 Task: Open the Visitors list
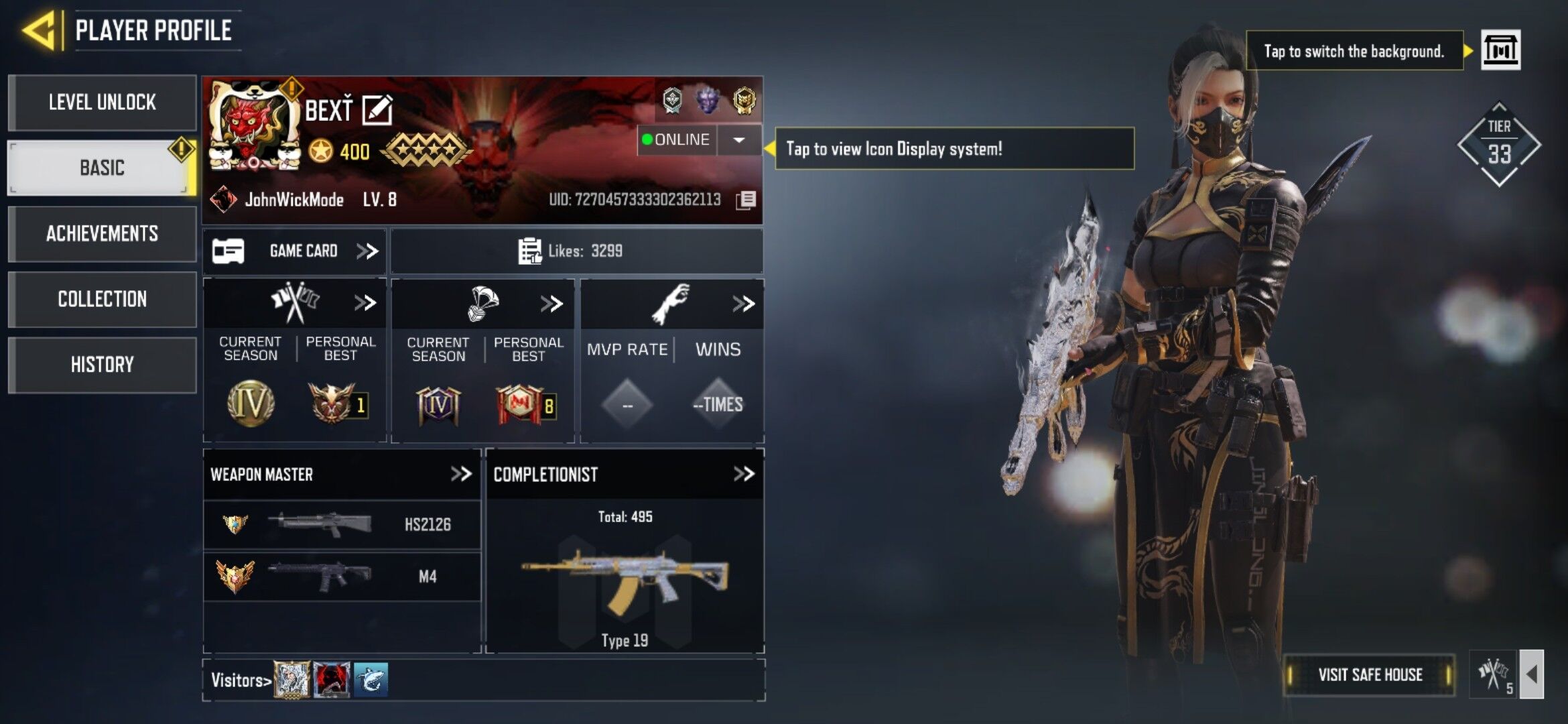pyautogui.click(x=241, y=680)
